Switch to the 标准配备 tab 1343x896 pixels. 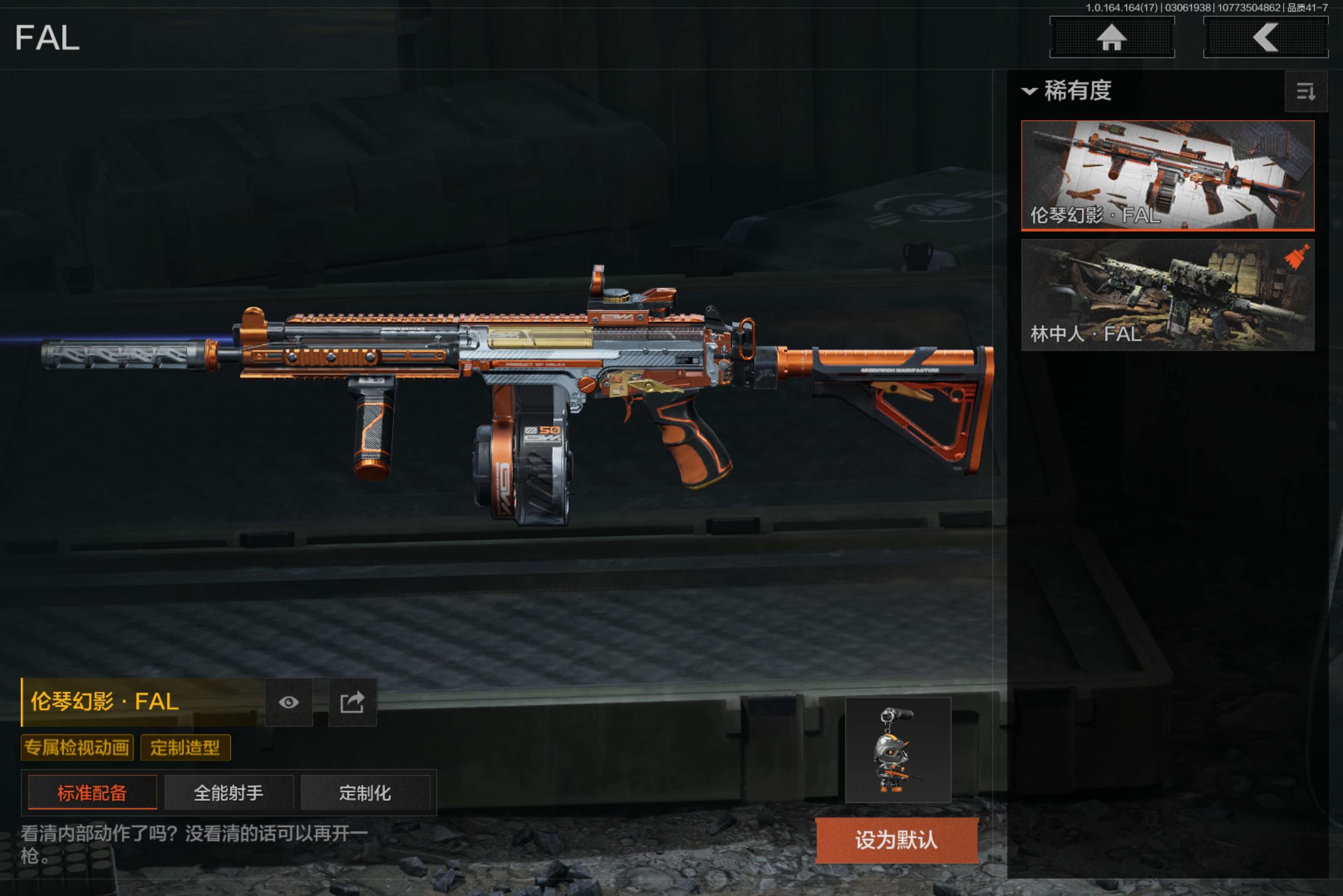92,792
